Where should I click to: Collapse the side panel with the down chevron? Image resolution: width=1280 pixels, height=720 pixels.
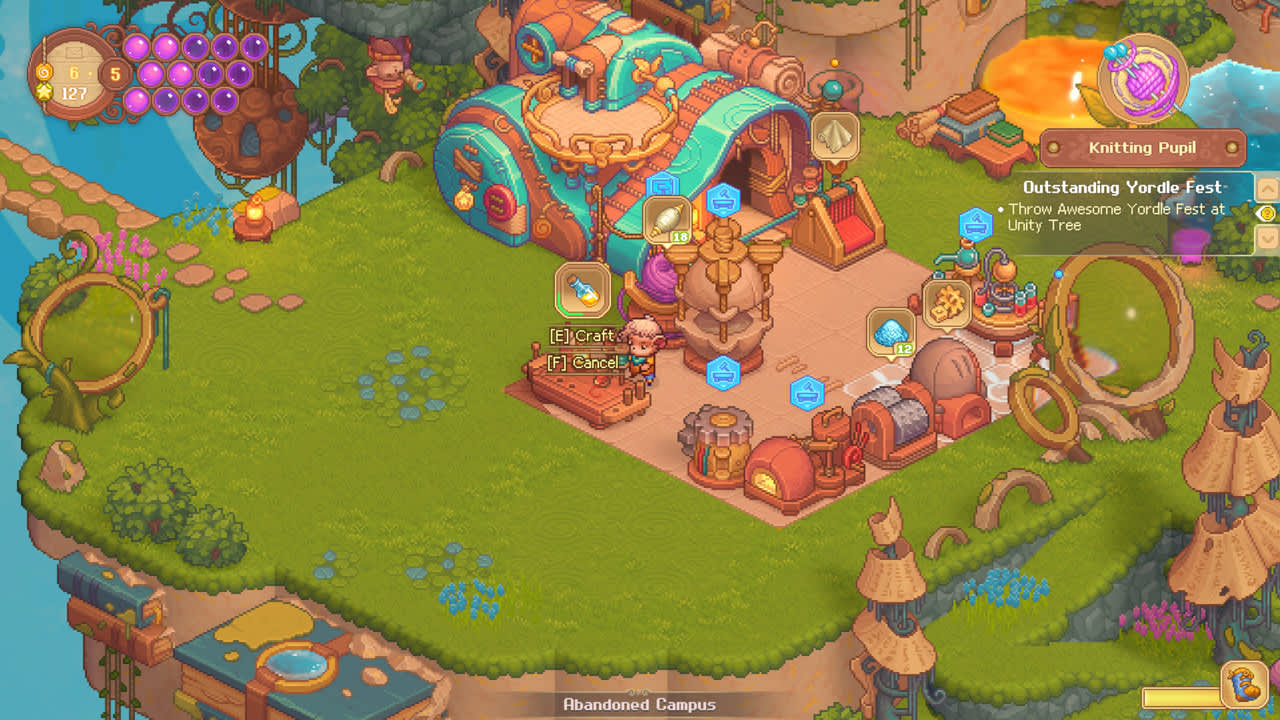click(x=1267, y=237)
